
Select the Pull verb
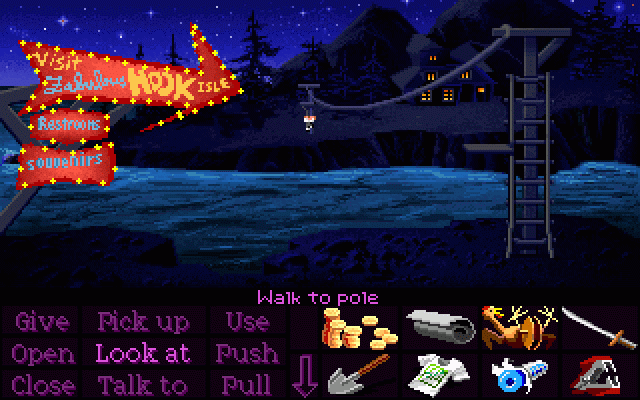coord(246,384)
